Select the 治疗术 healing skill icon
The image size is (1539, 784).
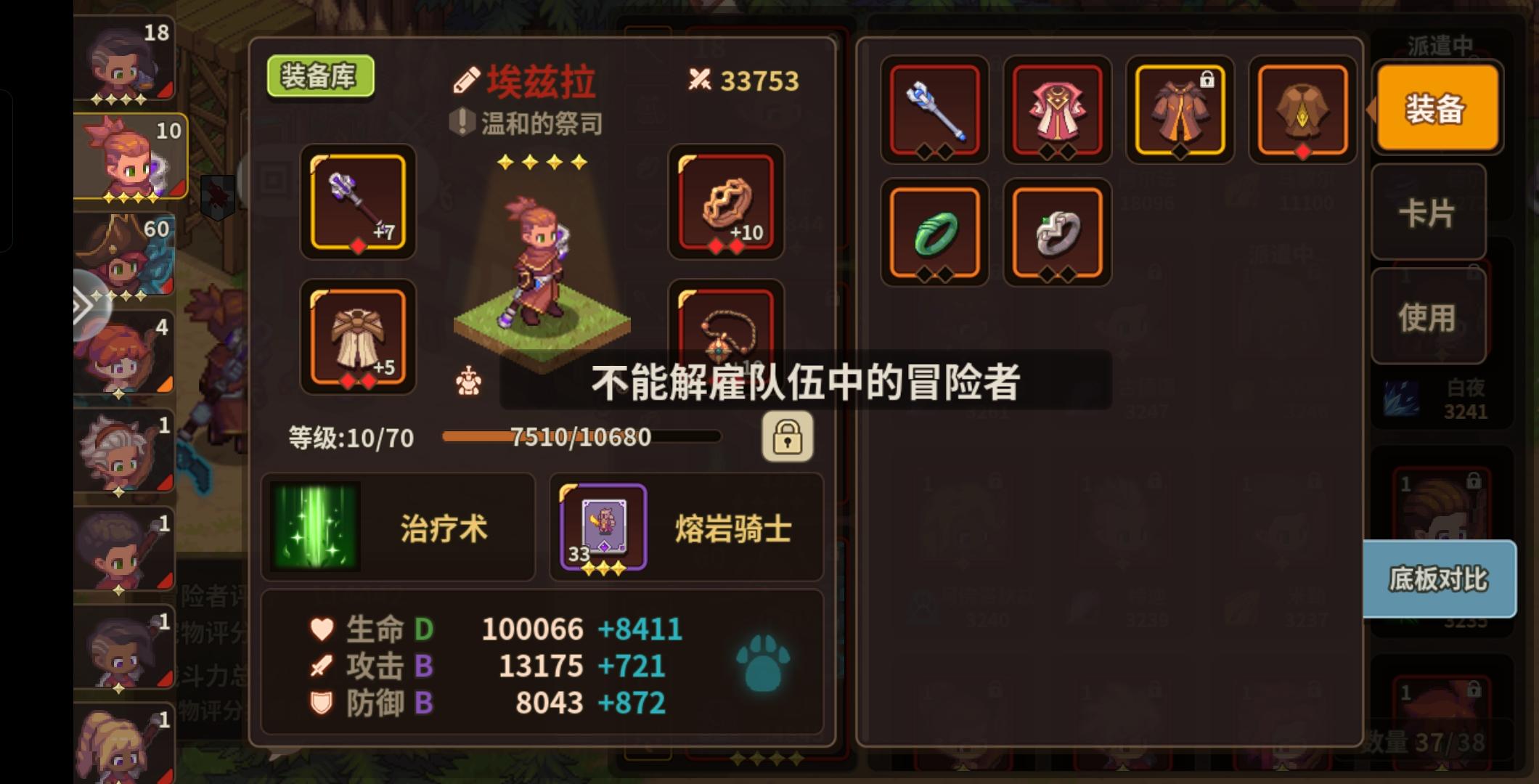click(x=315, y=528)
